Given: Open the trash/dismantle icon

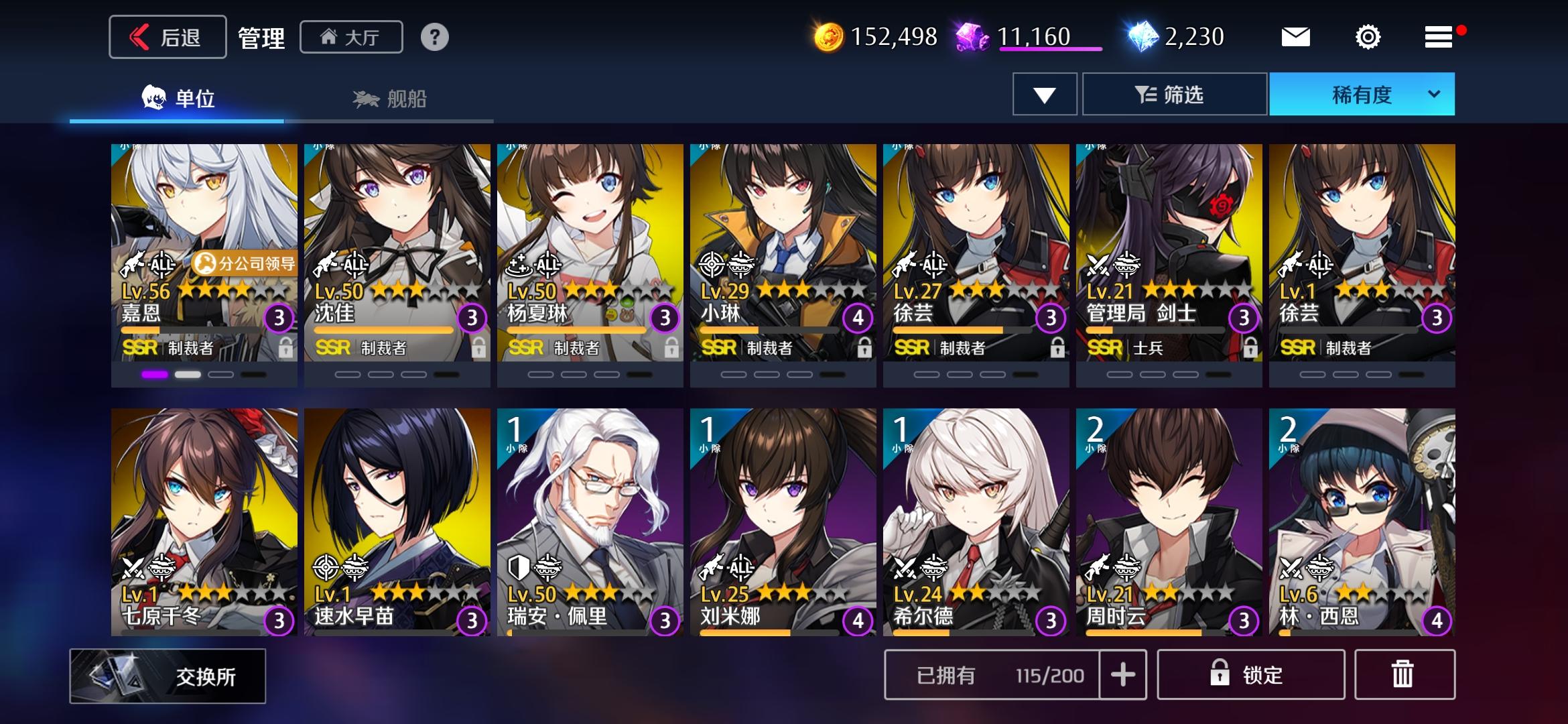Looking at the screenshot, I should tap(1403, 674).
